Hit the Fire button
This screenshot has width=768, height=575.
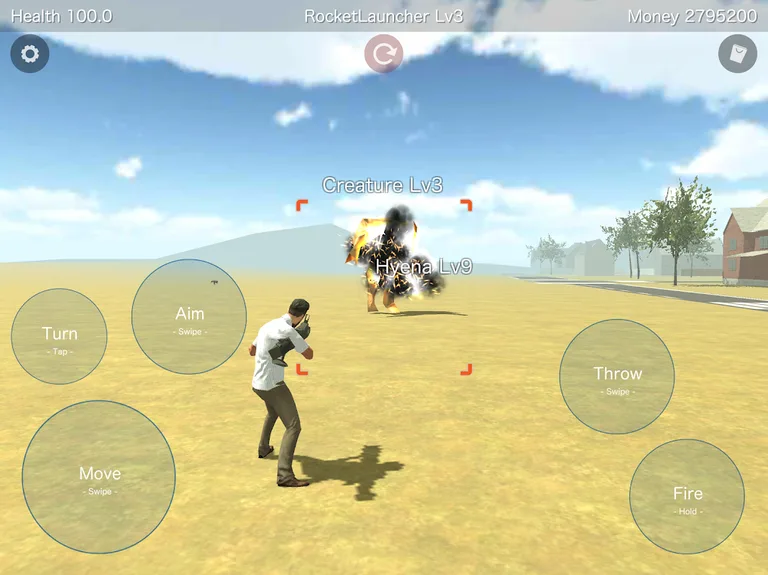[687, 497]
